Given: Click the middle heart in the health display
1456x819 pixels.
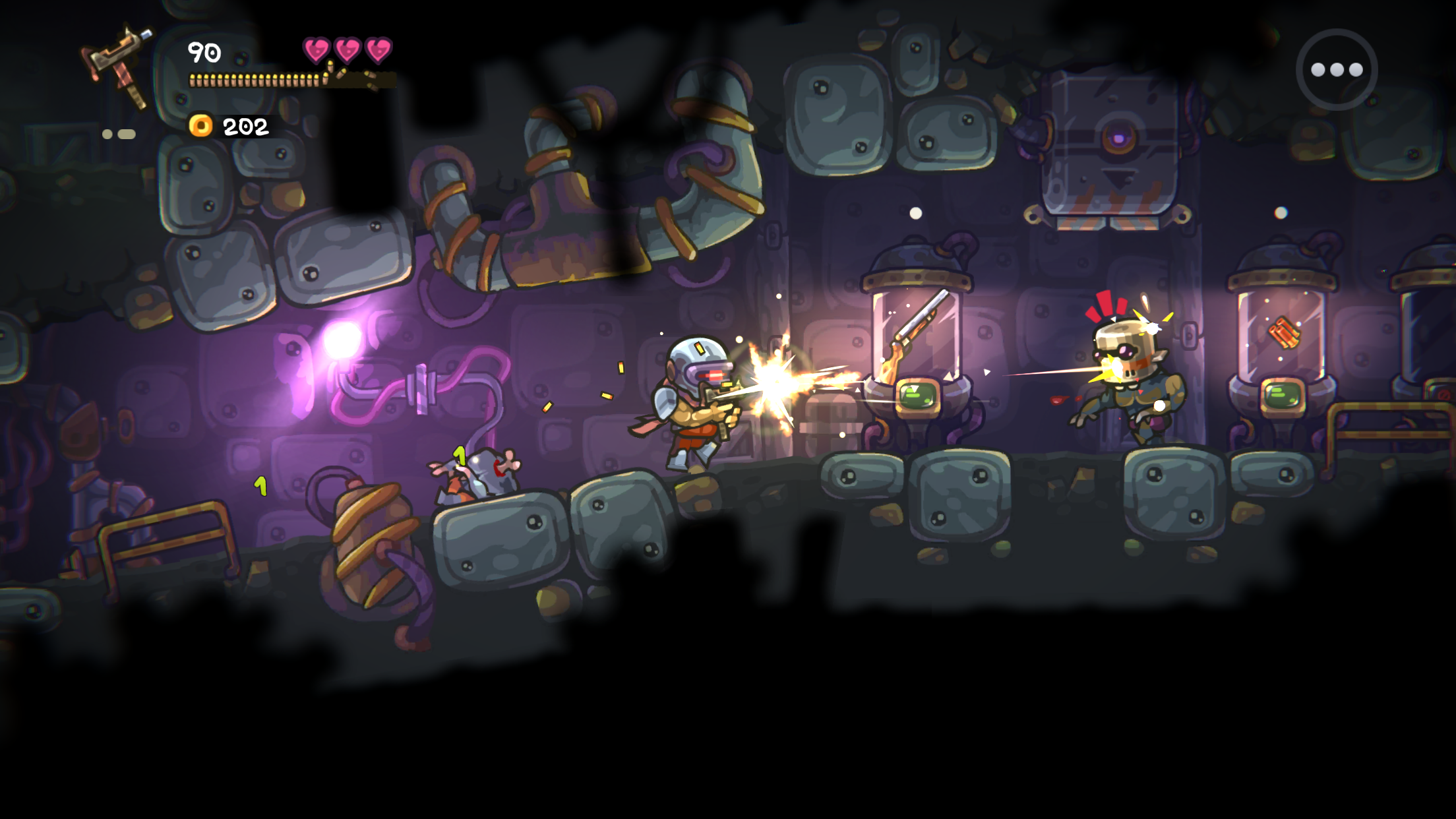Looking at the screenshot, I should (346, 49).
